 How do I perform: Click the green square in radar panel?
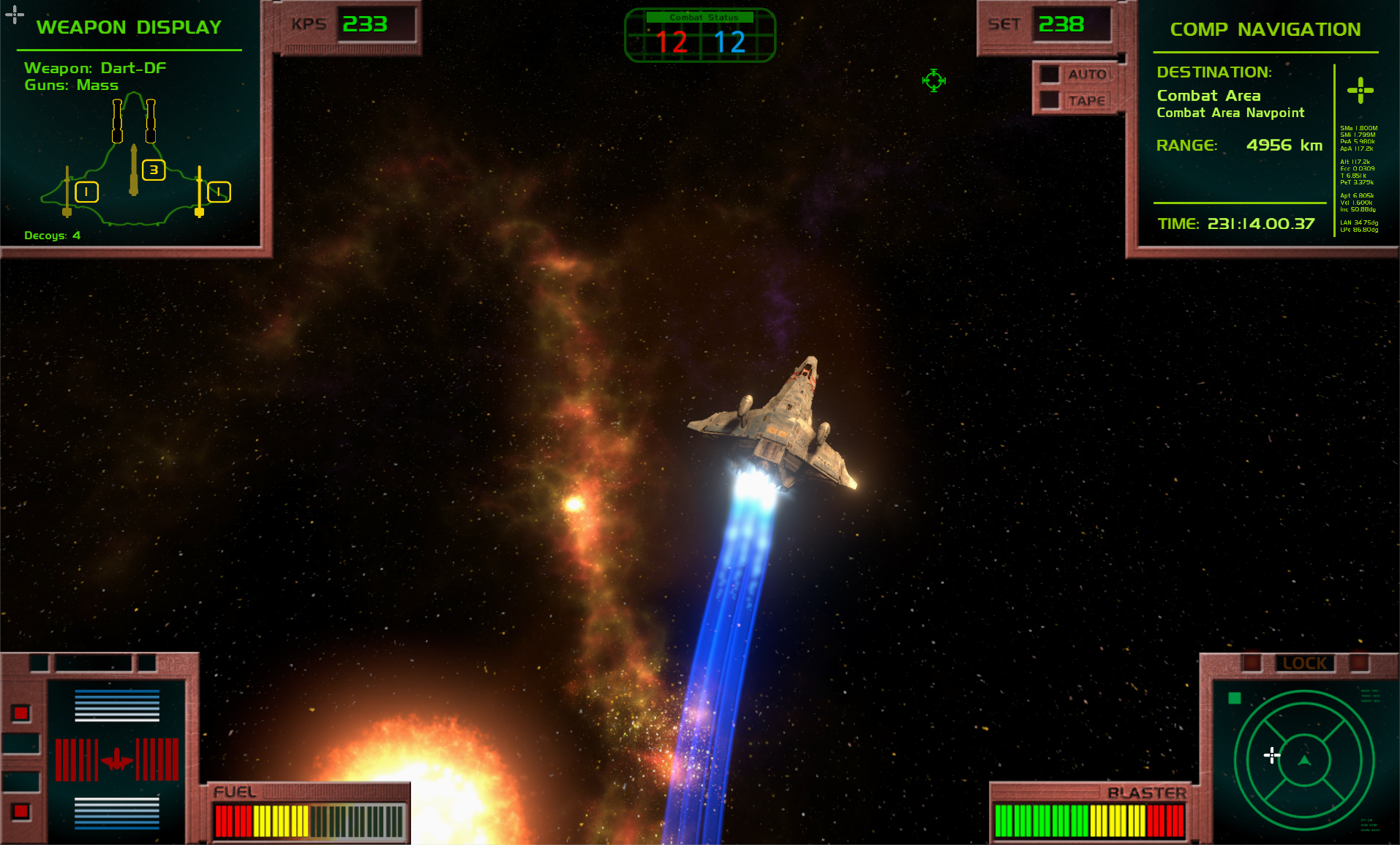click(x=1235, y=698)
